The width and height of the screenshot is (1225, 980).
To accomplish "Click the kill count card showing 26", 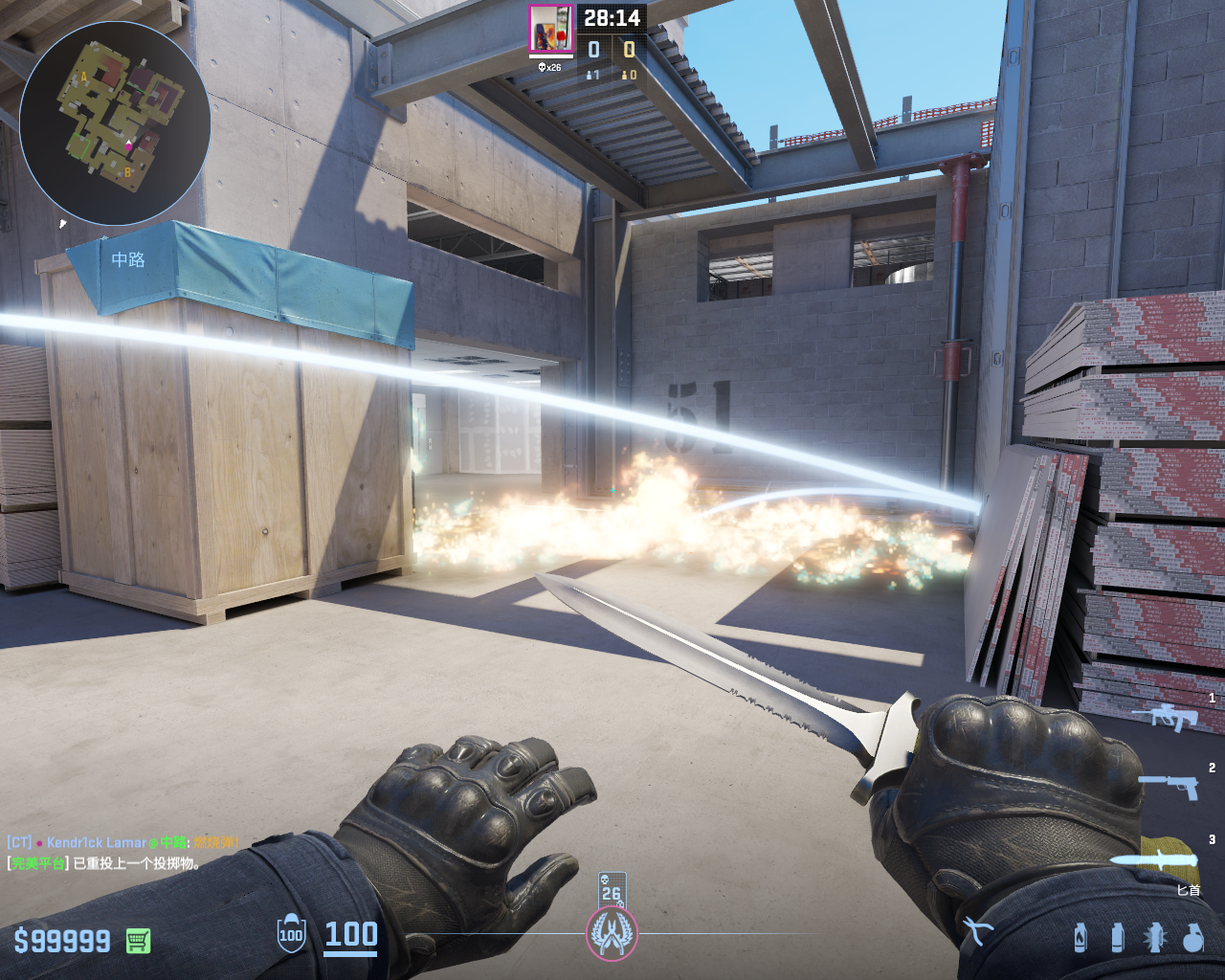I will pyautogui.click(x=612, y=889).
